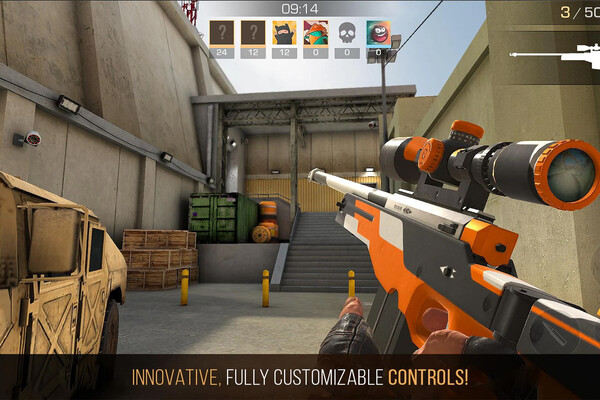Image resolution: width=600 pixels, height=400 pixels.
Task: Tap the red smiley face player avatar
Action: pos(378,33)
